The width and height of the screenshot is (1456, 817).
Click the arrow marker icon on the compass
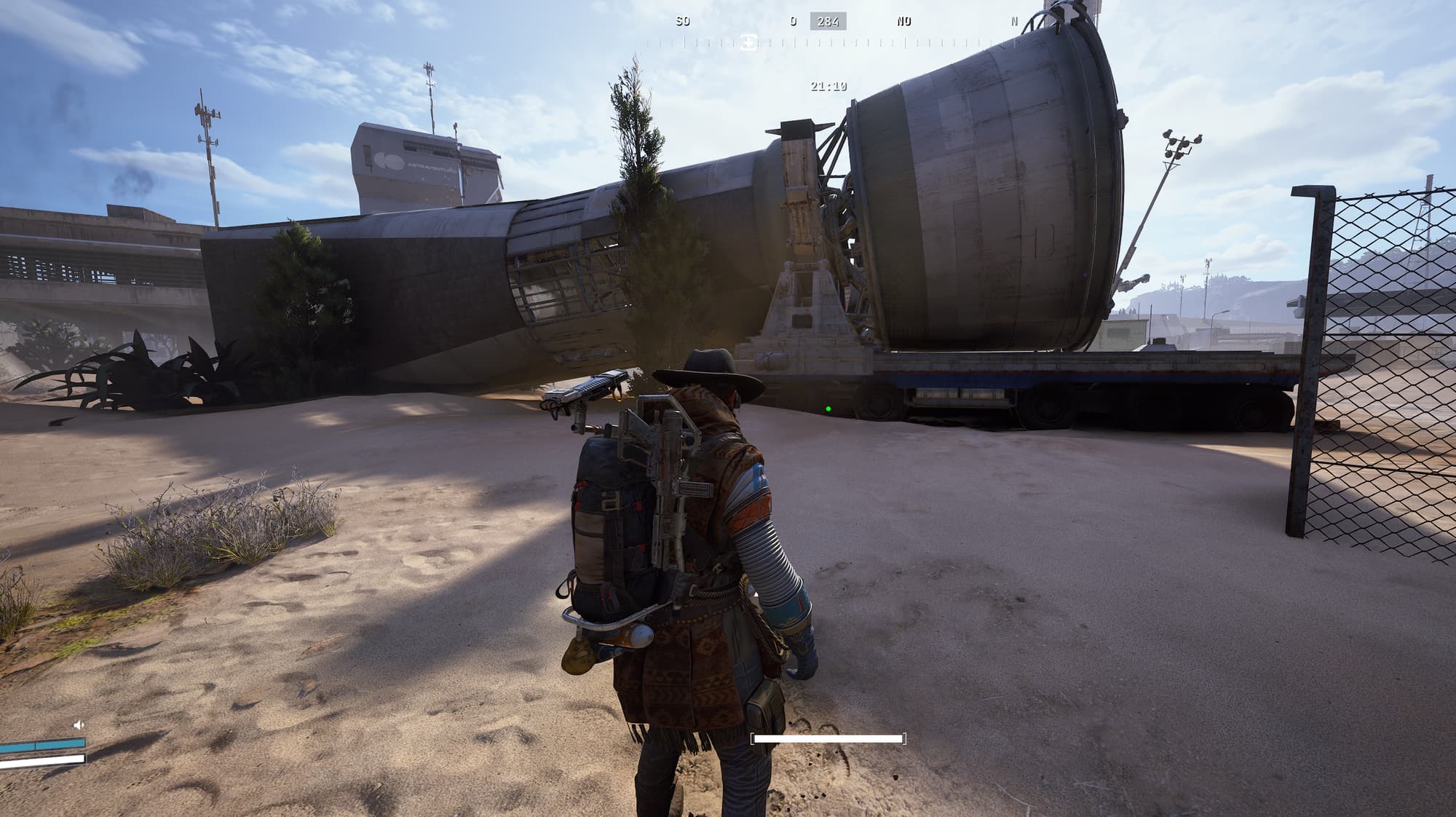tap(748, 42)
